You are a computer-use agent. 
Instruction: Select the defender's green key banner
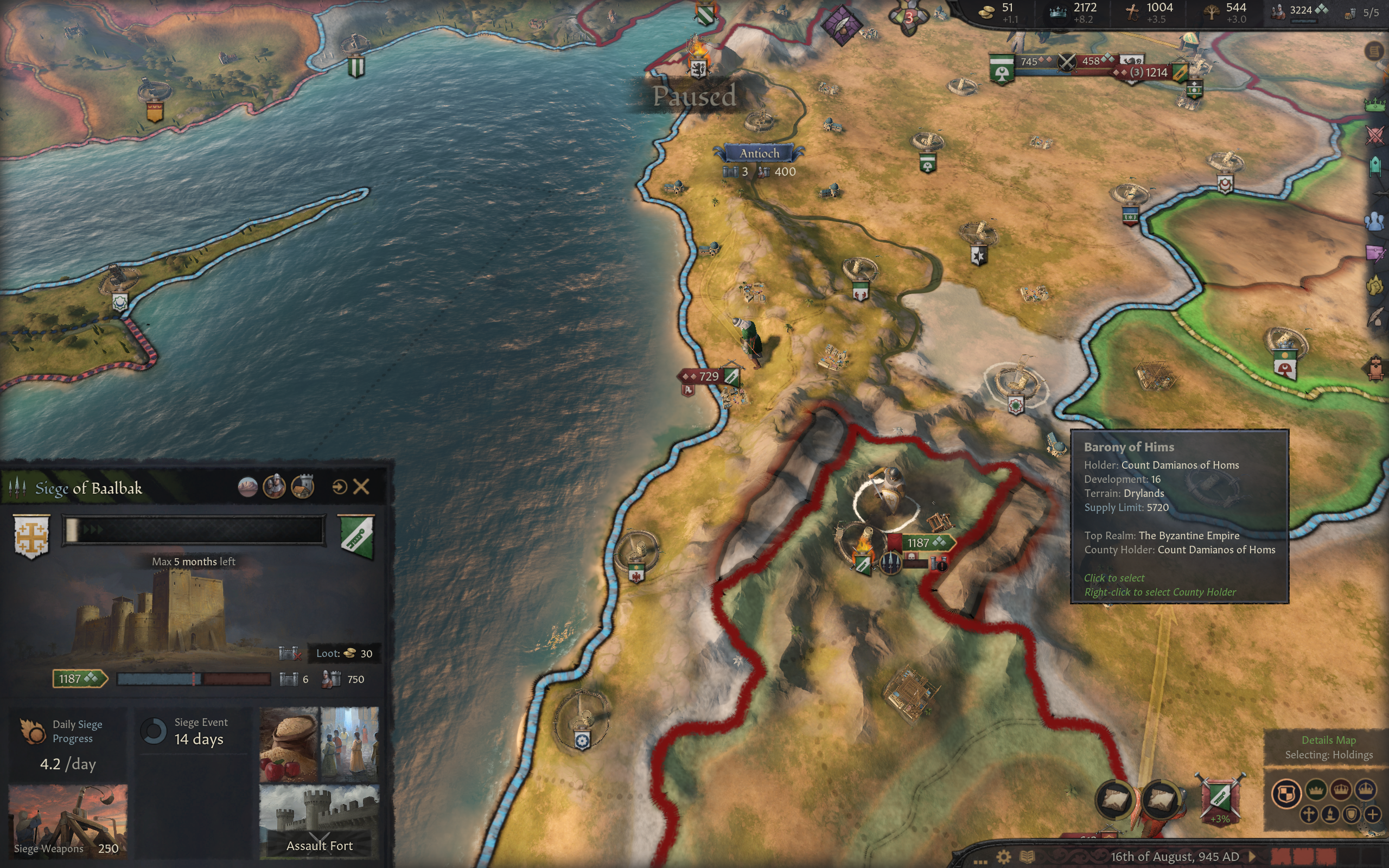356,535
